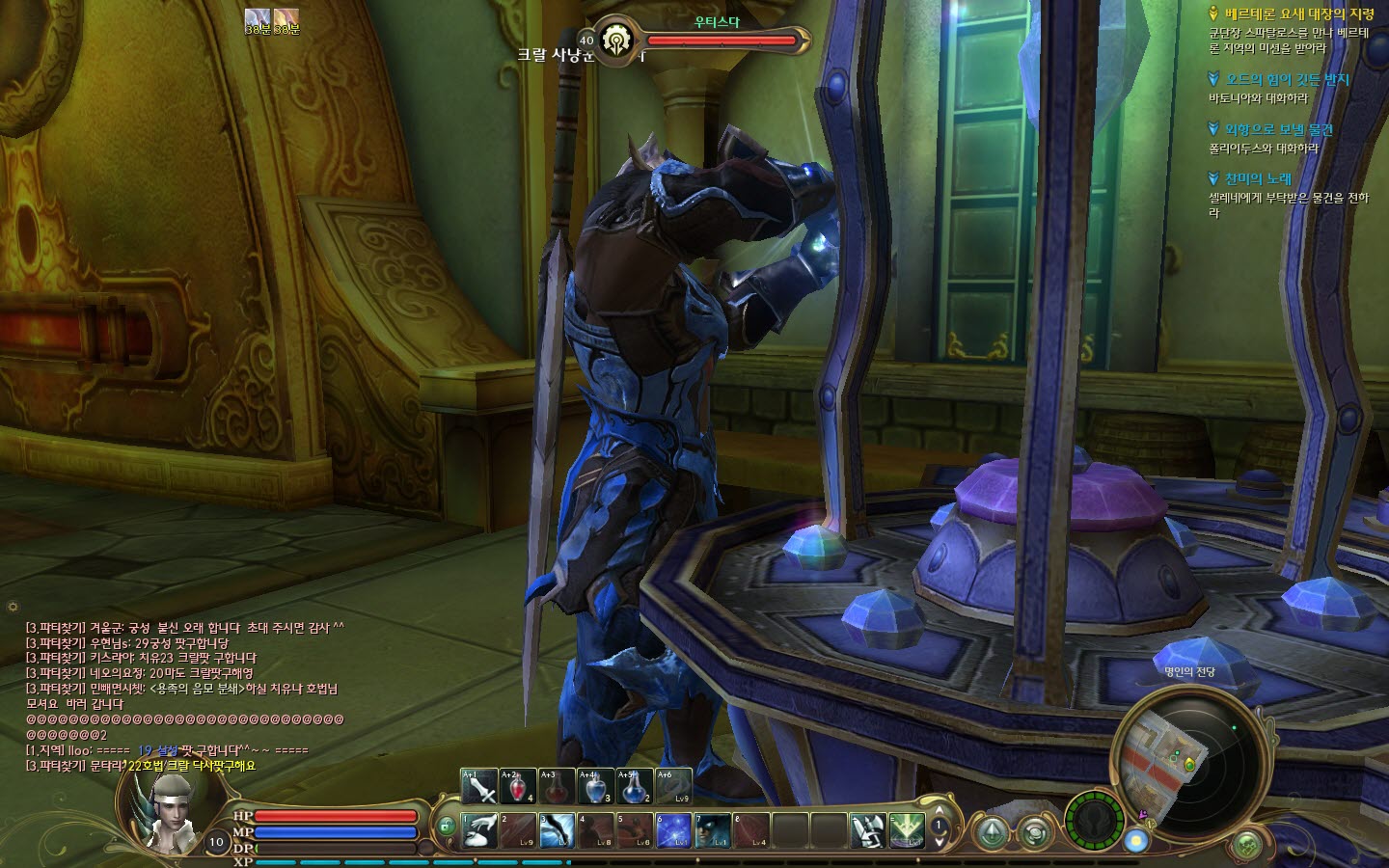Activate the blue starburst skill in slot 6
This screenshot has width=1389, height=868.
coord(672,830)
